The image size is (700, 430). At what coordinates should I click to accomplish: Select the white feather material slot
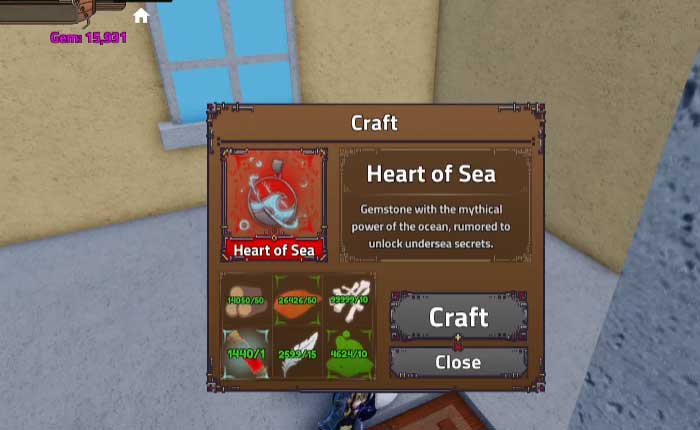coord(297,352)
